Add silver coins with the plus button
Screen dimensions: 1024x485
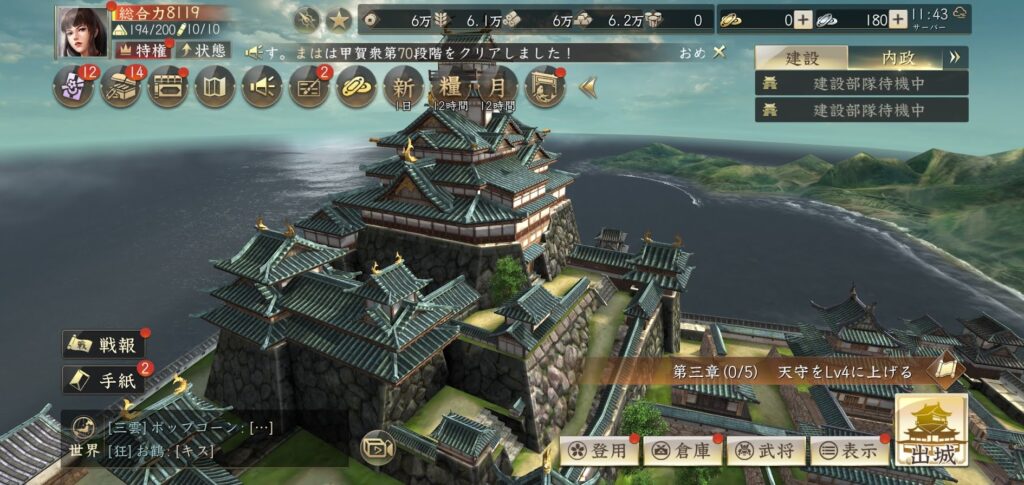point(898,19)
